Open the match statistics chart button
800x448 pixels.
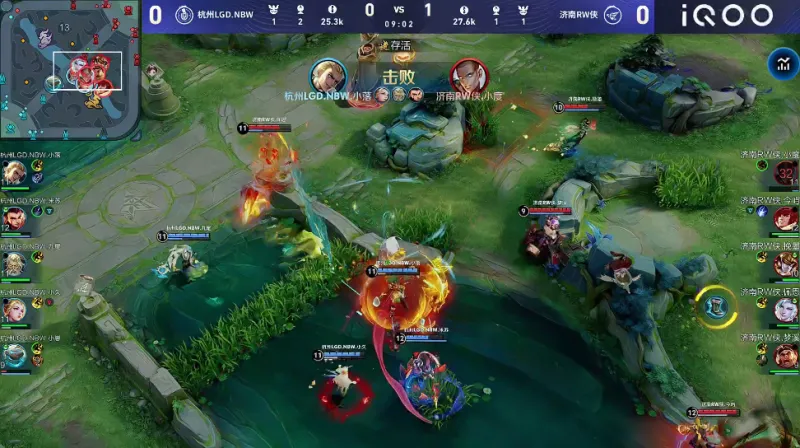click(x=781, y=65)
